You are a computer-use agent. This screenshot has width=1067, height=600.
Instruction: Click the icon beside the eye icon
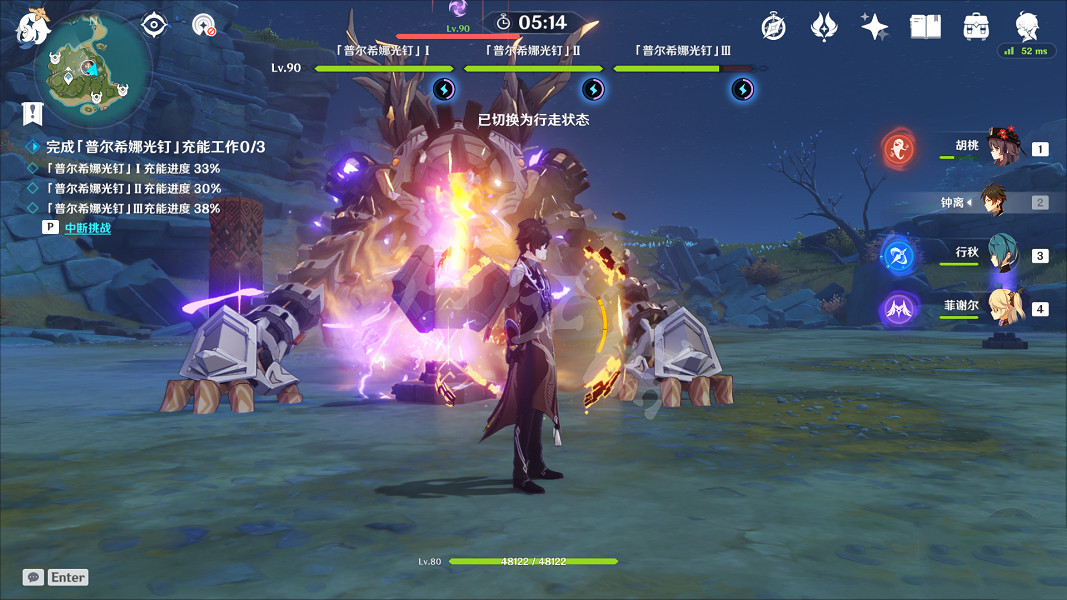(205, 25)
